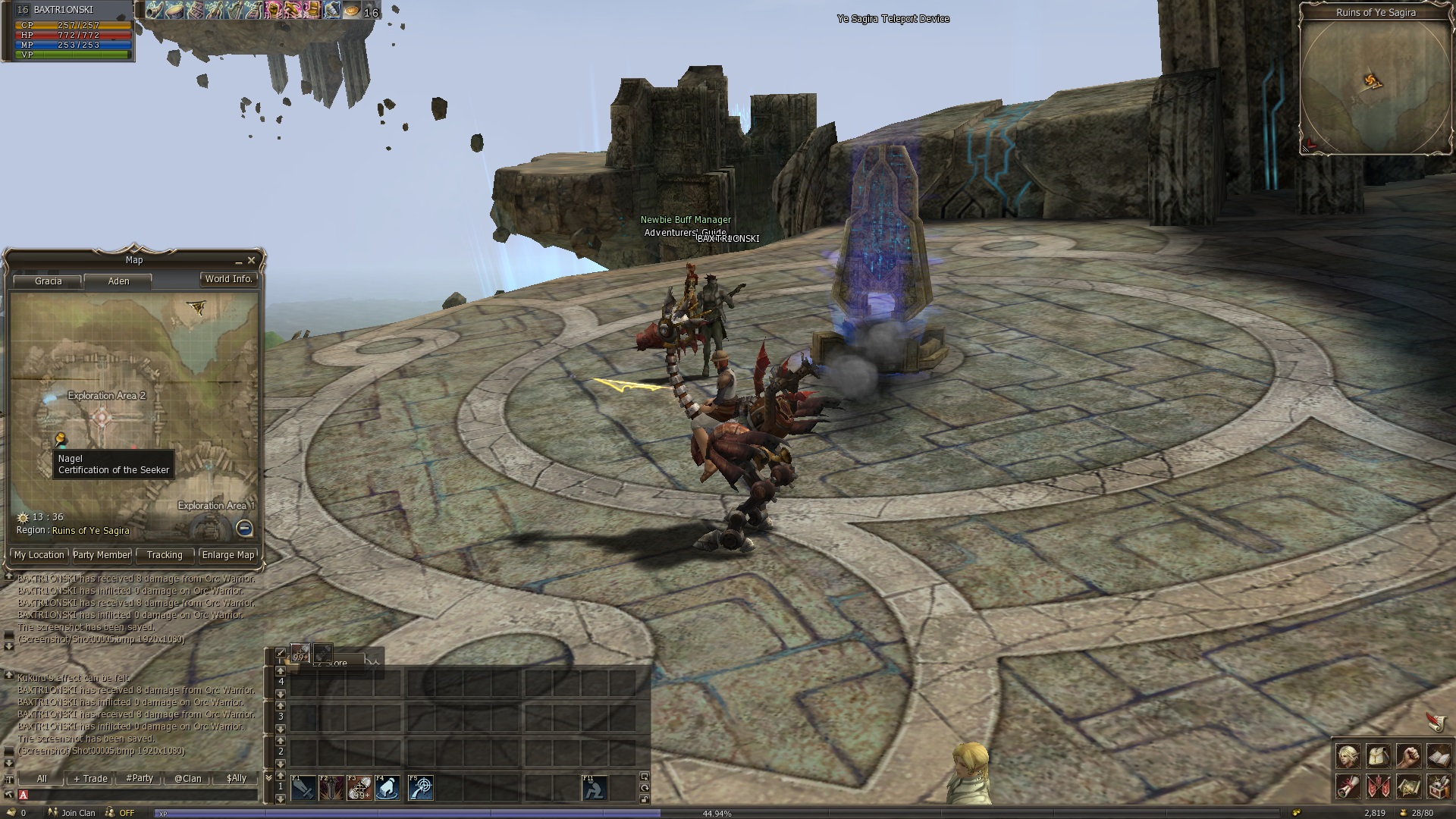Open the character status portrait icon
This screenshot has height=819, width=1456.
[x=1348, y=756]
